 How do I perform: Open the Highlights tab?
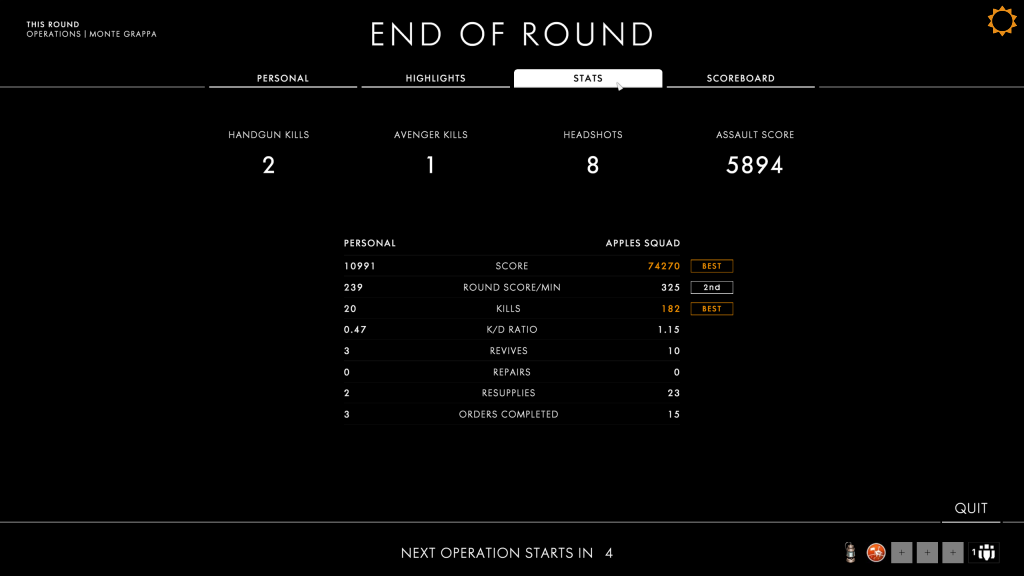click(x=435, y=78)
